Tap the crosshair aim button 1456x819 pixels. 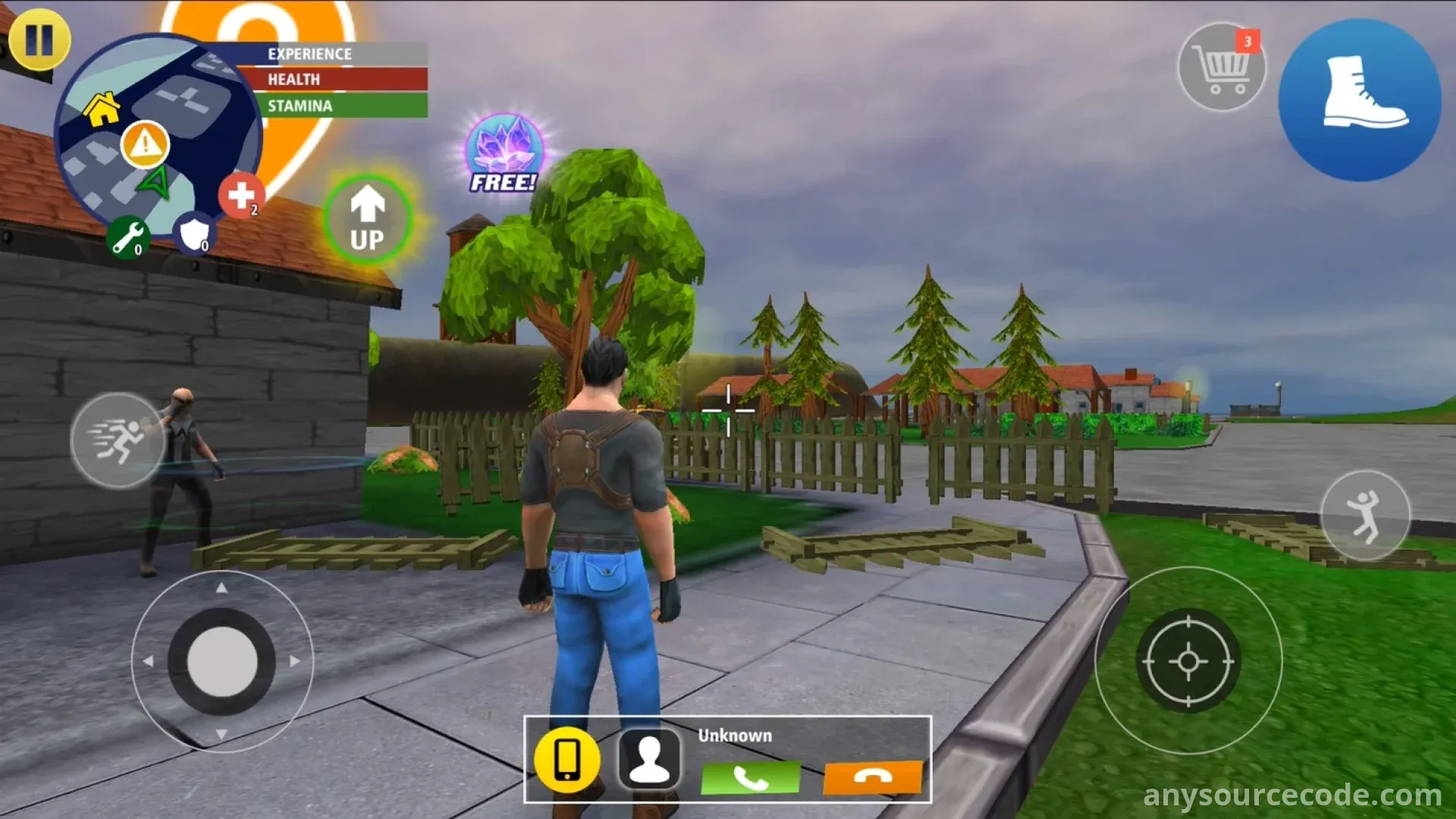1188,661
